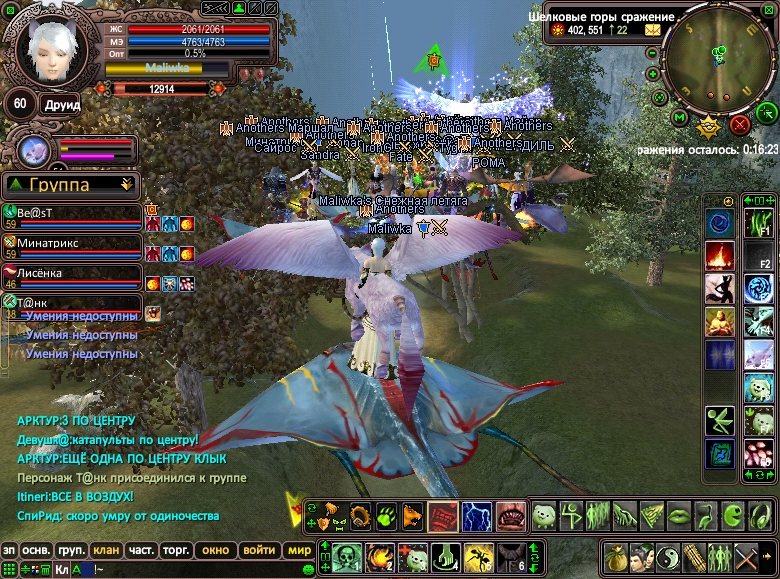The height and width of the screenshot is (579, 780).
Task: Activate the lightning bolt skill on the hotbar
Action: (477, 516)
